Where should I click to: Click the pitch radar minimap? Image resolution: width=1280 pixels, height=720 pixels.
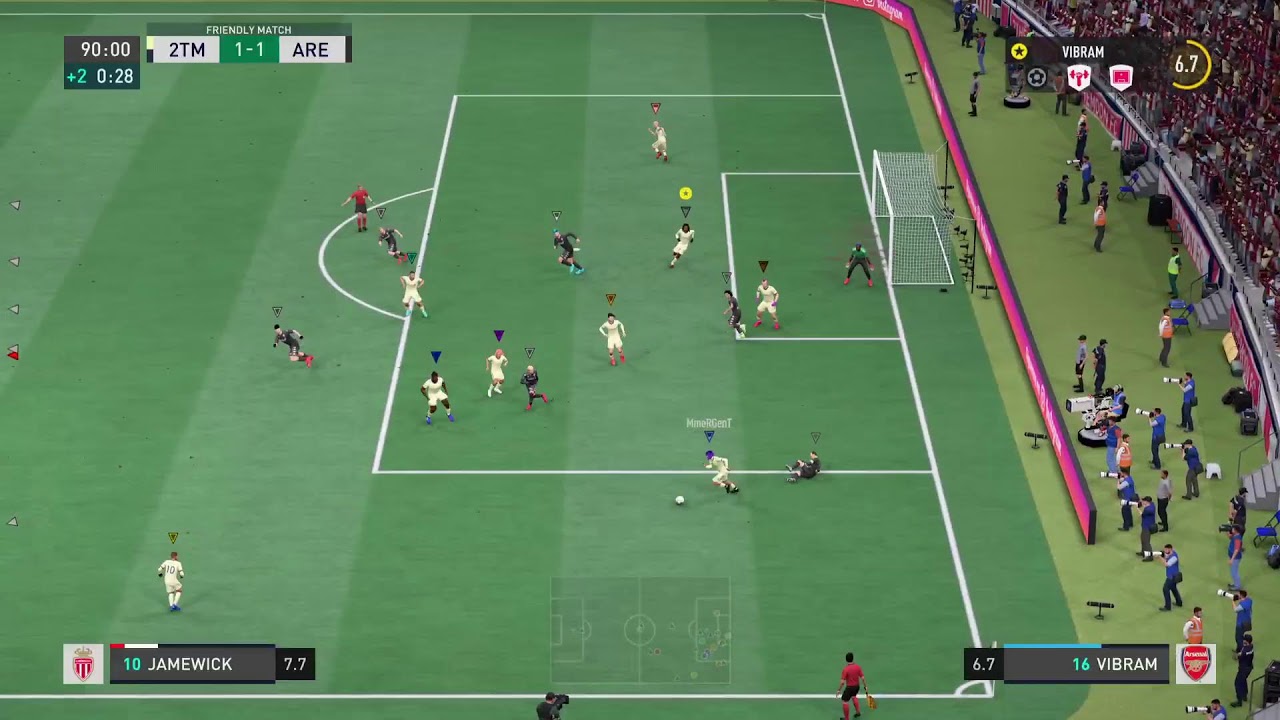tap(640, 630)
